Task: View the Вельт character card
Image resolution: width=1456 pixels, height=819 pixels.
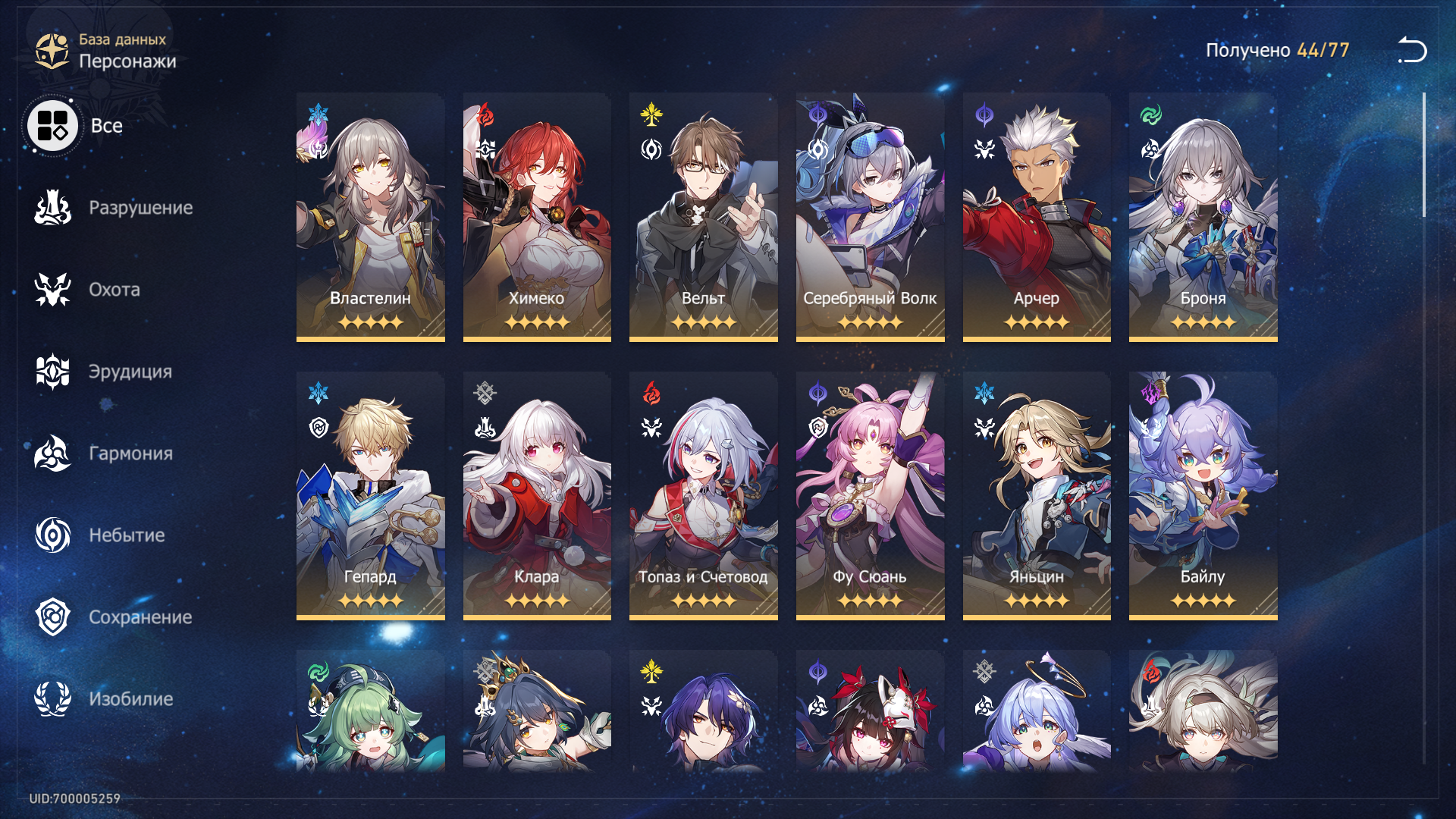Action: click(x=703, y=217)
